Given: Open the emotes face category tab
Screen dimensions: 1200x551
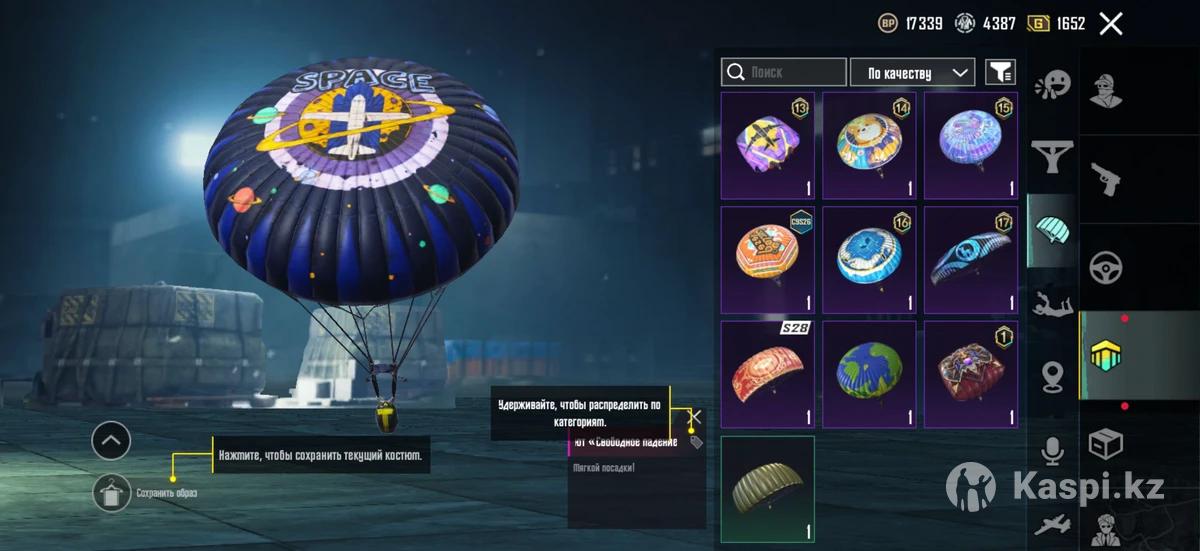Looking at the screenshot, I should coord(1052,84).
